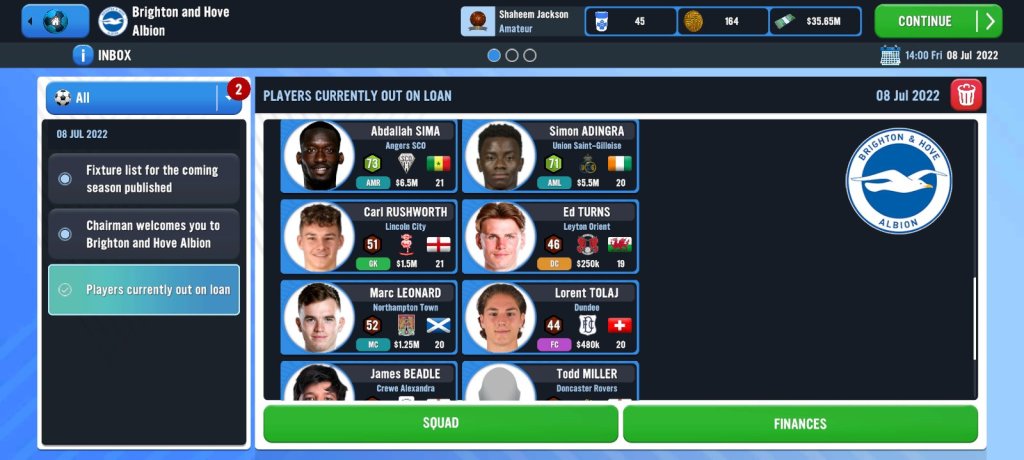Screen dimensions: 1024x460
Task: Delete this message with the red trash icon
Action: (x=966, y=96)
